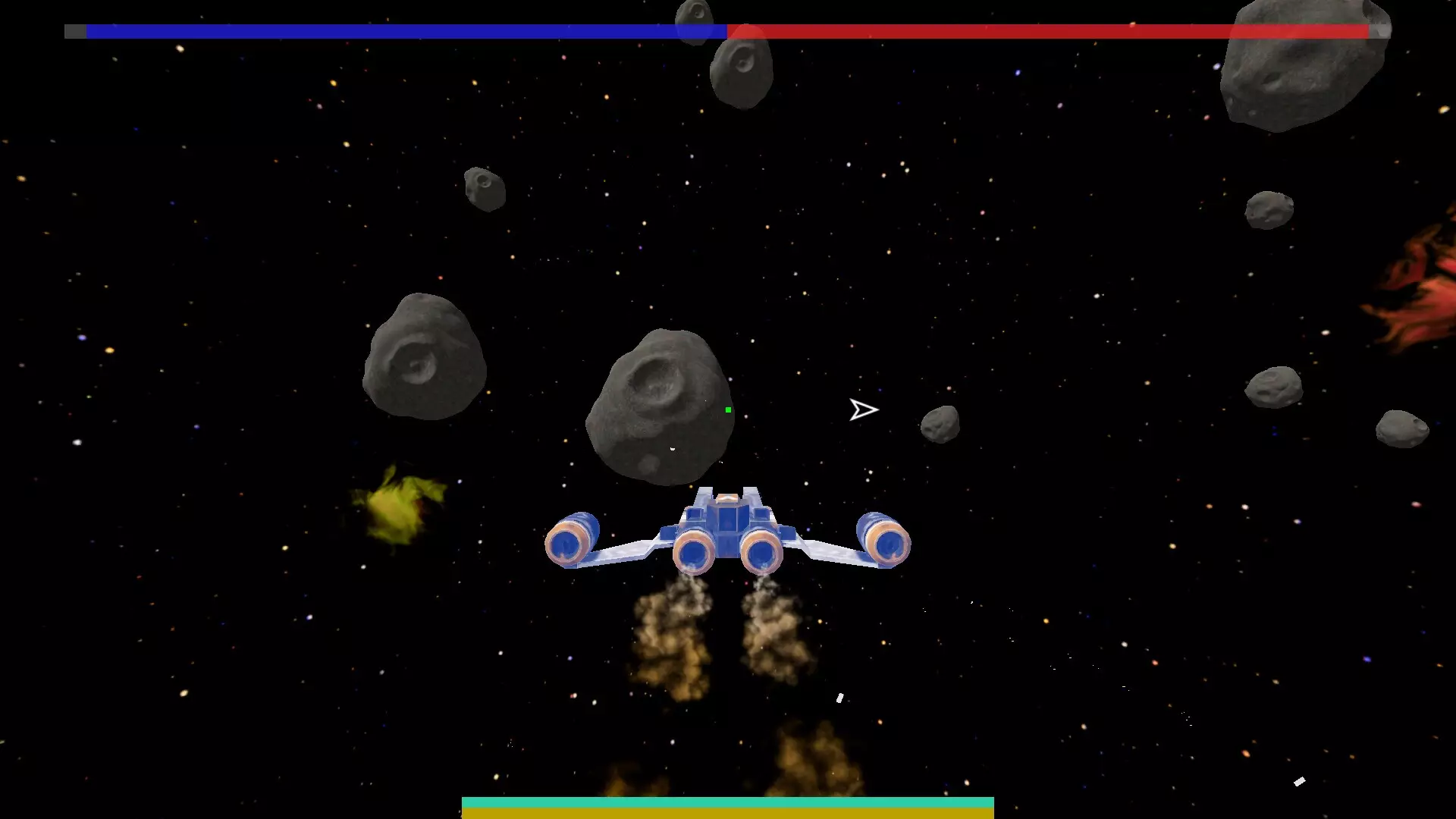Image resolution: width=1456 pixels, height=819 pixels.
Task: Click the small green targeting dot reticle
Action: click(x=727, y=409)
